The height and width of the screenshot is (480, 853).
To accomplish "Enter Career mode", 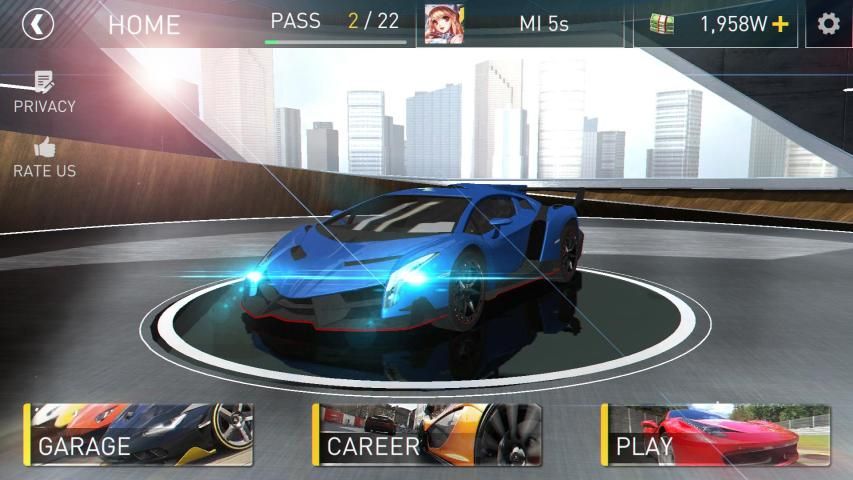I will (427, 435).
